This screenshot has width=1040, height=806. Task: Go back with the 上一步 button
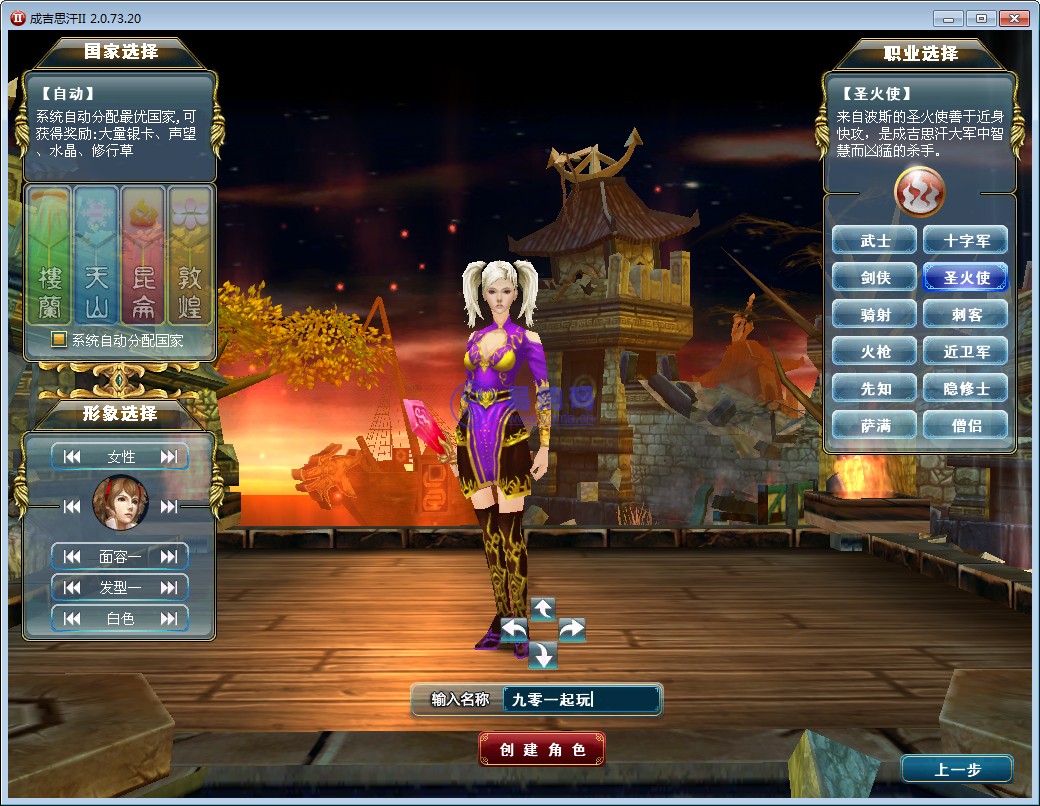click(957, 769)
